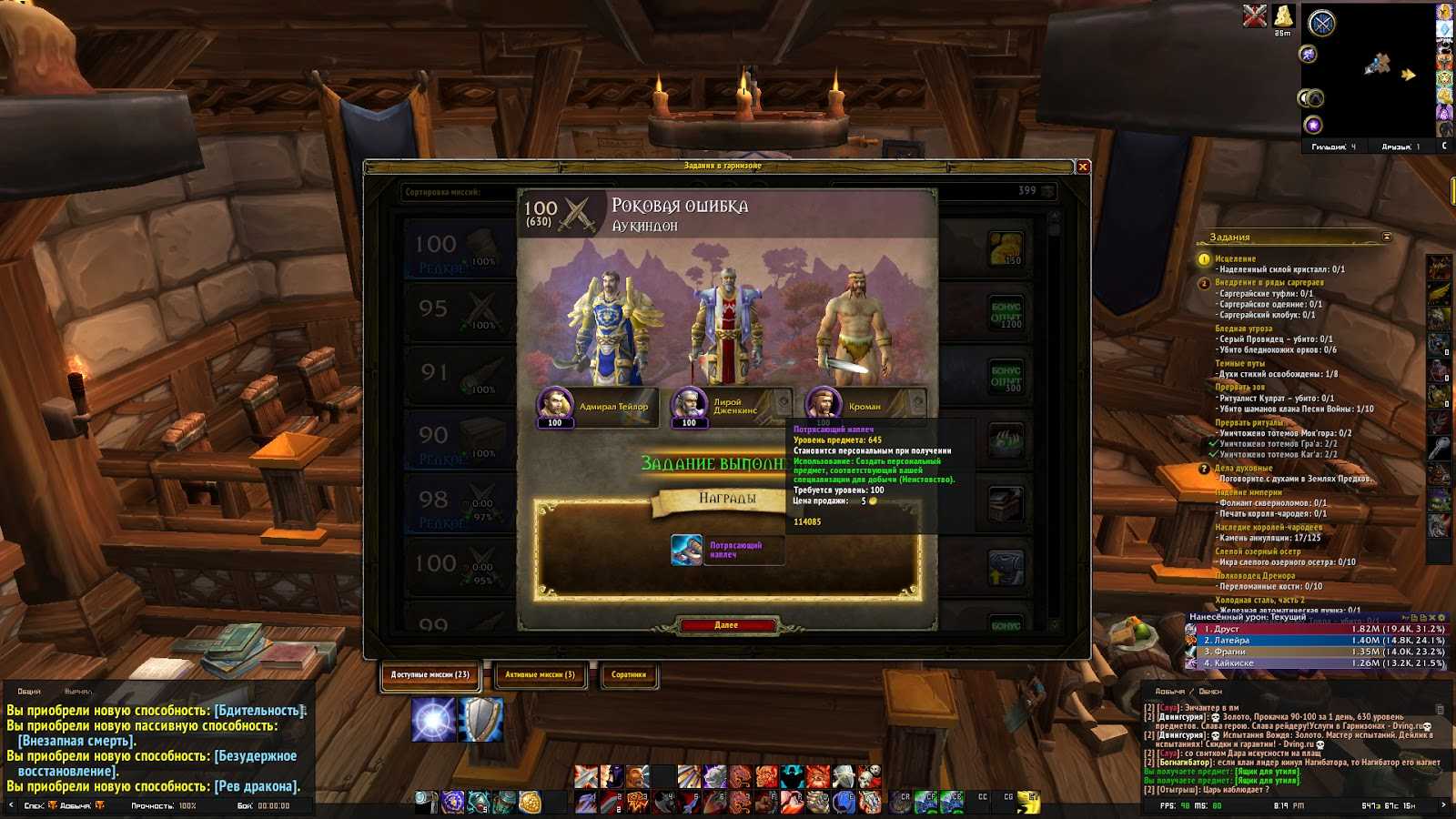Select the Потрясающий наплеч reward item
Viewport: 1456px width, 819px height.
[x=687, y=550]
